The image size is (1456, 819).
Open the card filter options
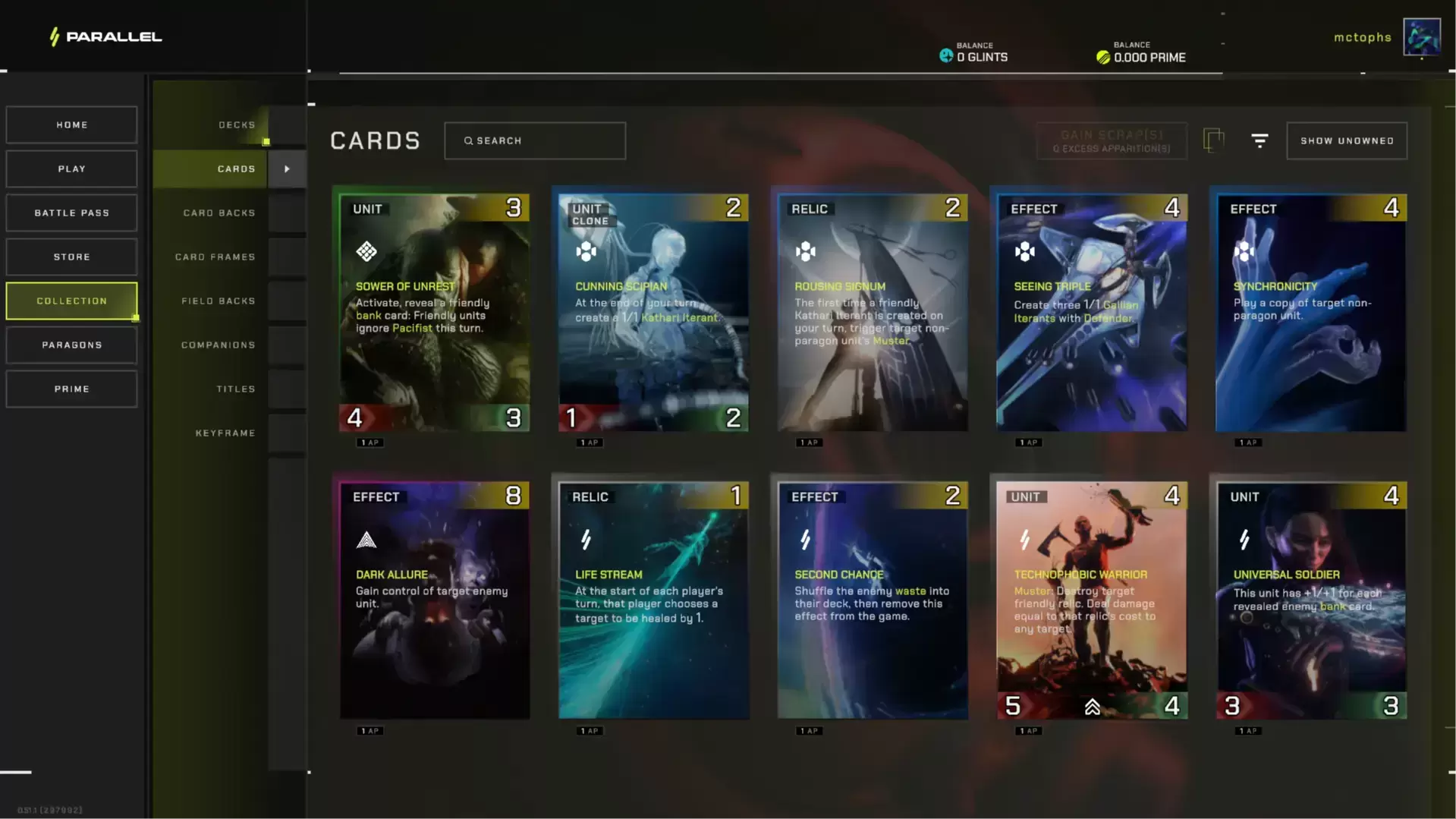(1259, 140)
